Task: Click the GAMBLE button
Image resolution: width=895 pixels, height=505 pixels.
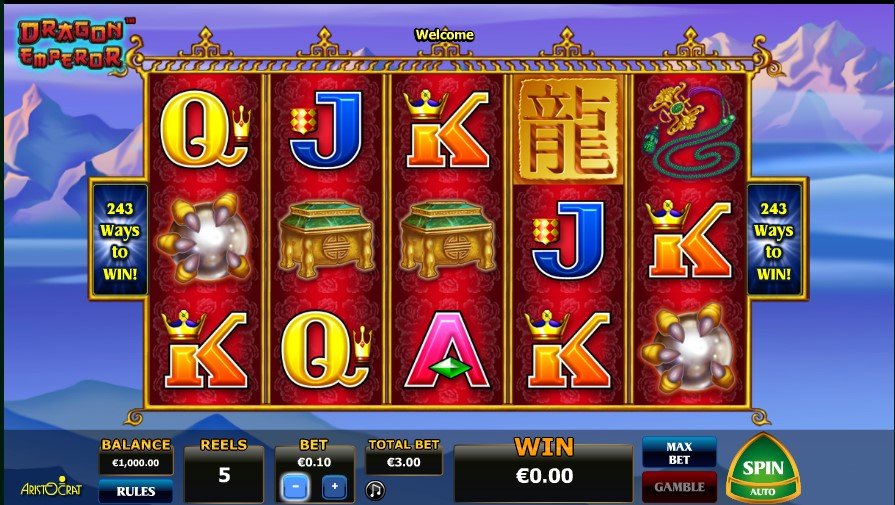Action: tap(679, 487)
